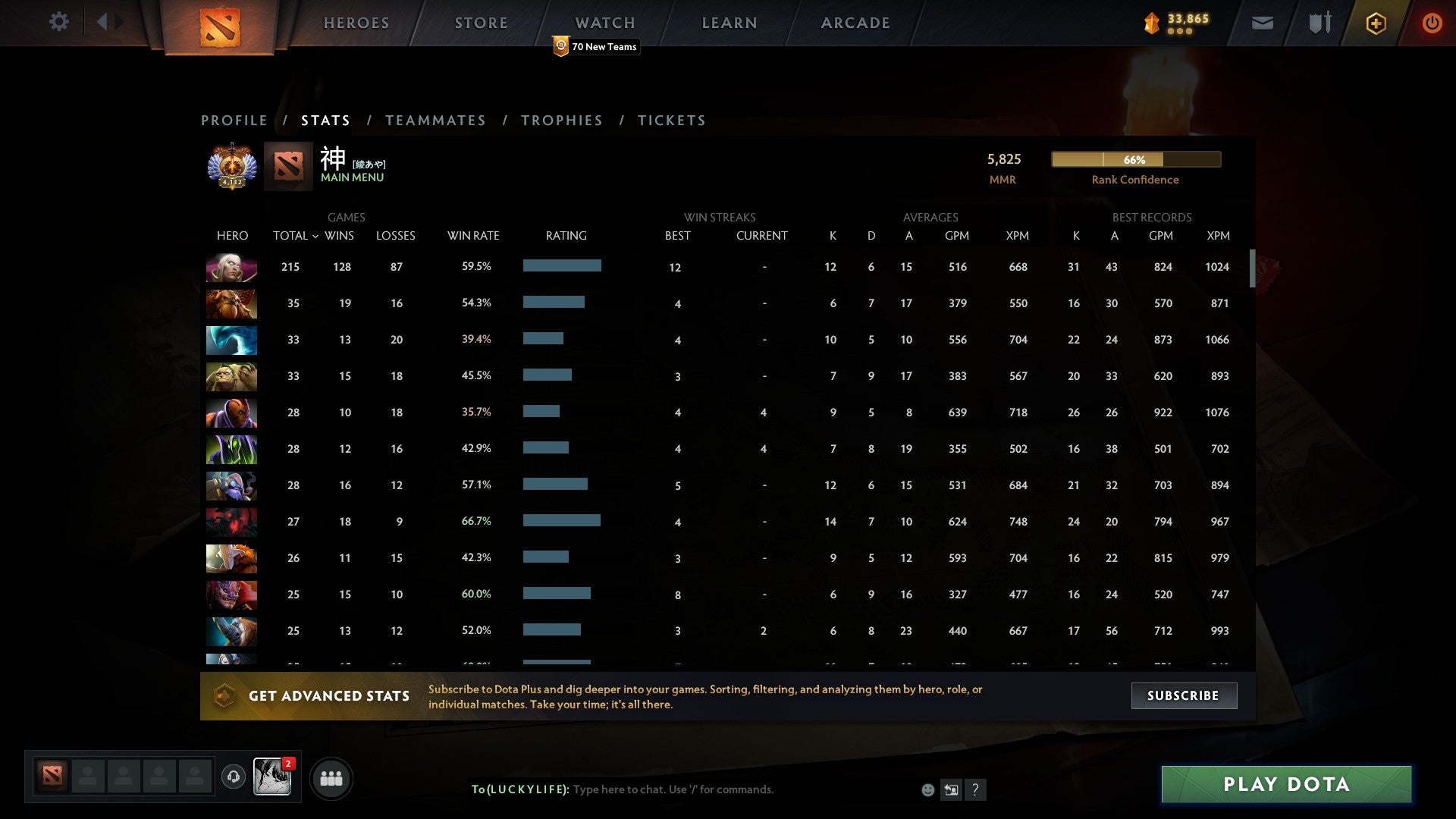Expand the 70 New Teams notification
This screenshot has height=819, width=1456.
tap(596, 46)
